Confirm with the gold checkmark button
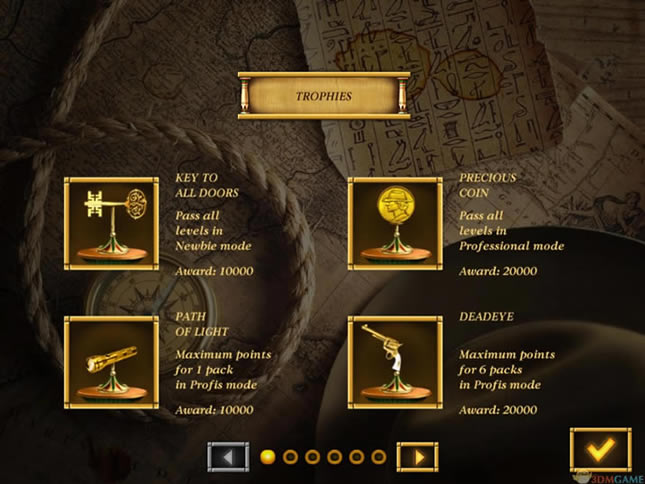 600,449
